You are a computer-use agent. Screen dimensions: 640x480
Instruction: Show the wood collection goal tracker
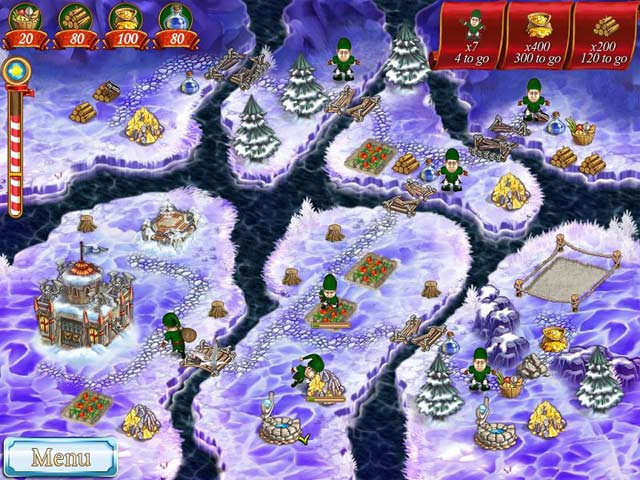pyautogui.click(x=603, y=34)
